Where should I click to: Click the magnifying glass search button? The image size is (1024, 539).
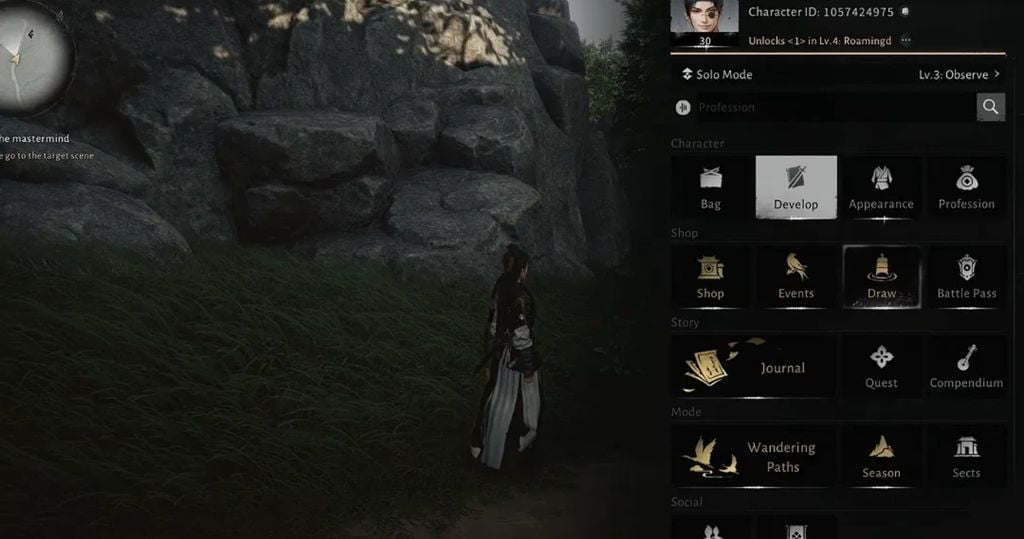(x=990, y=107)
